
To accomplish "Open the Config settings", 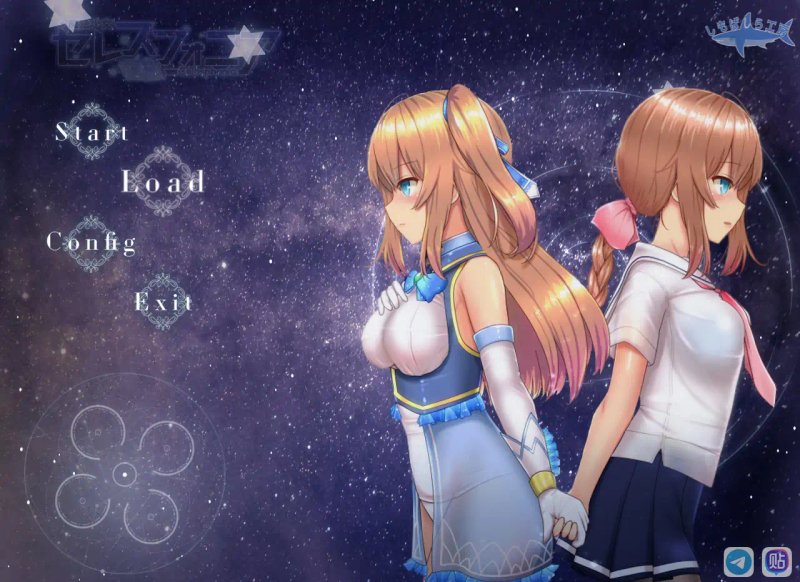I will click(91, 242).
